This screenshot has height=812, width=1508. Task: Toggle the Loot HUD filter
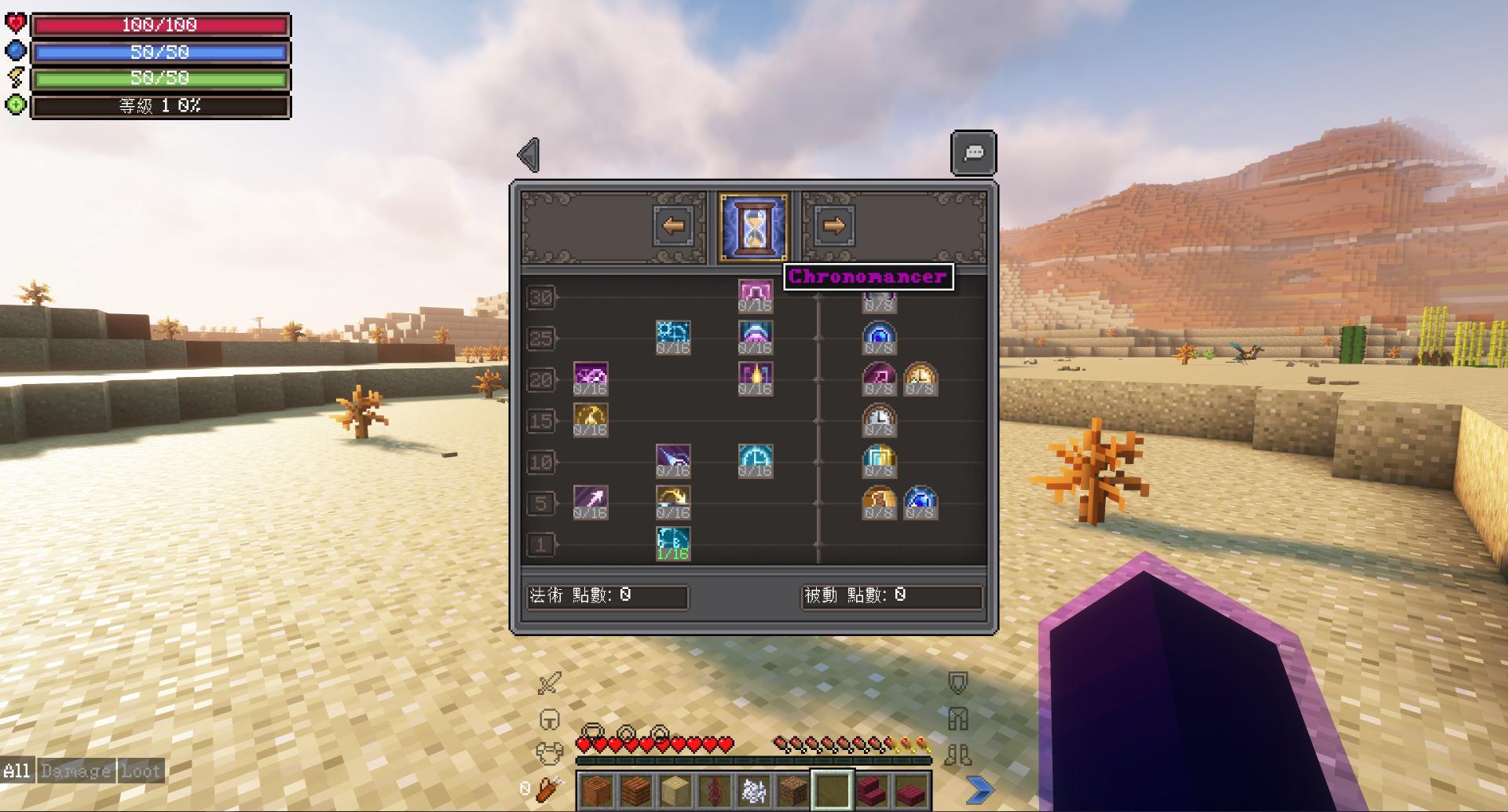click(x=143, y=771)
